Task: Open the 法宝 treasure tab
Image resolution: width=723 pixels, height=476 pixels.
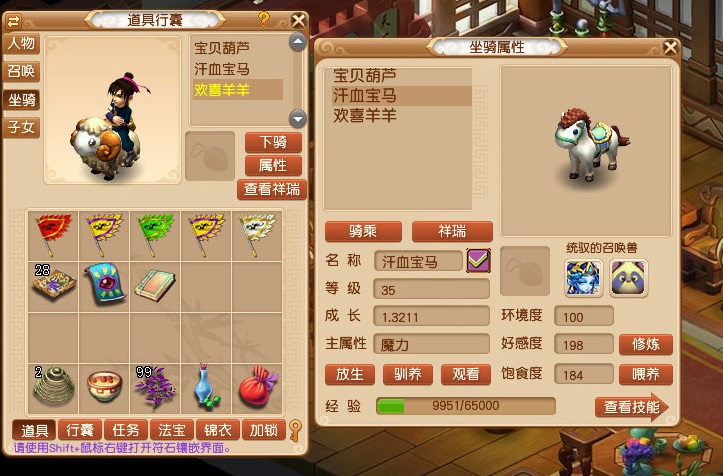Action: pos(173,430)
